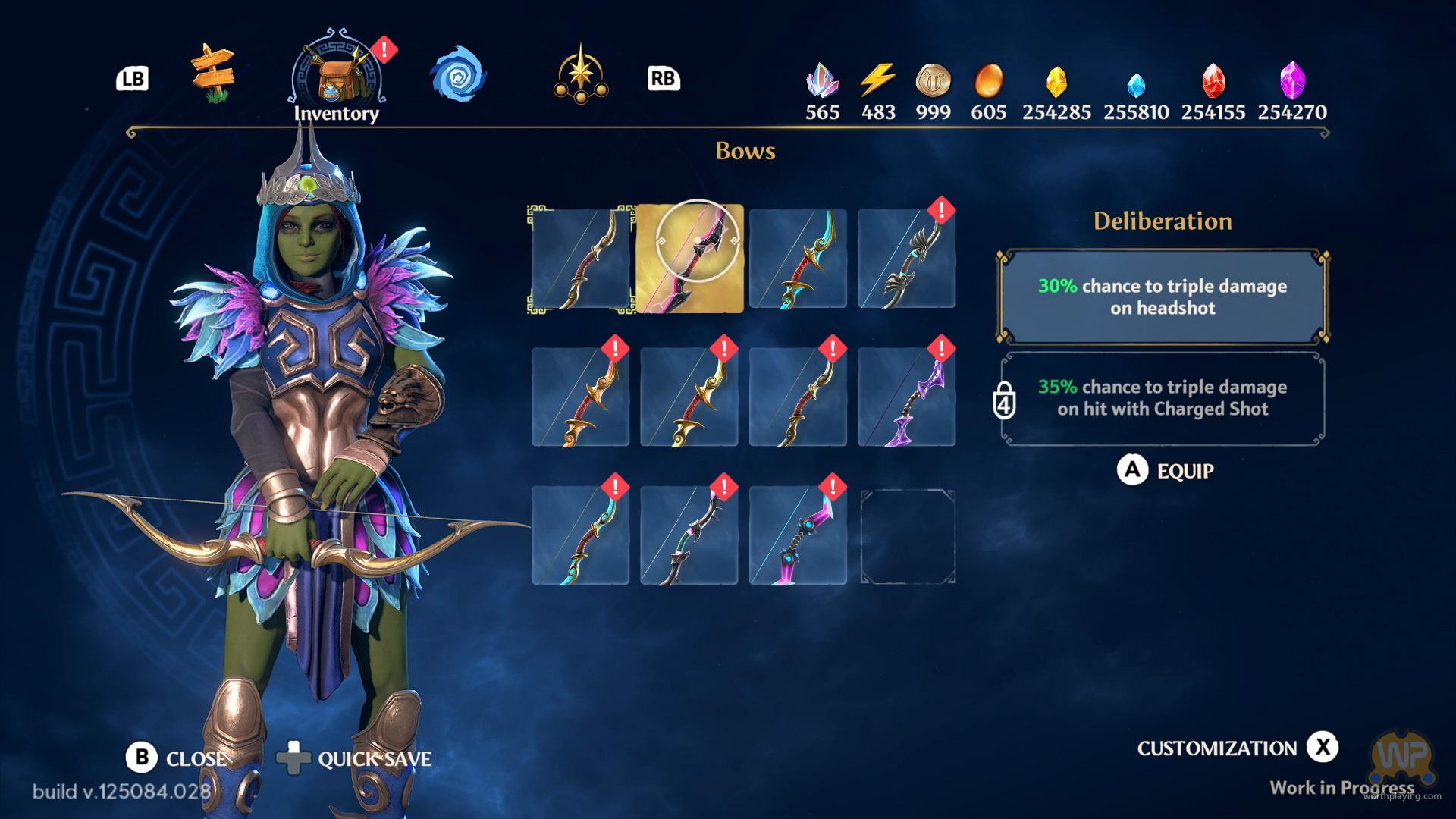Select the 30% headshot triple damage perk

[x=1162, y=297]
